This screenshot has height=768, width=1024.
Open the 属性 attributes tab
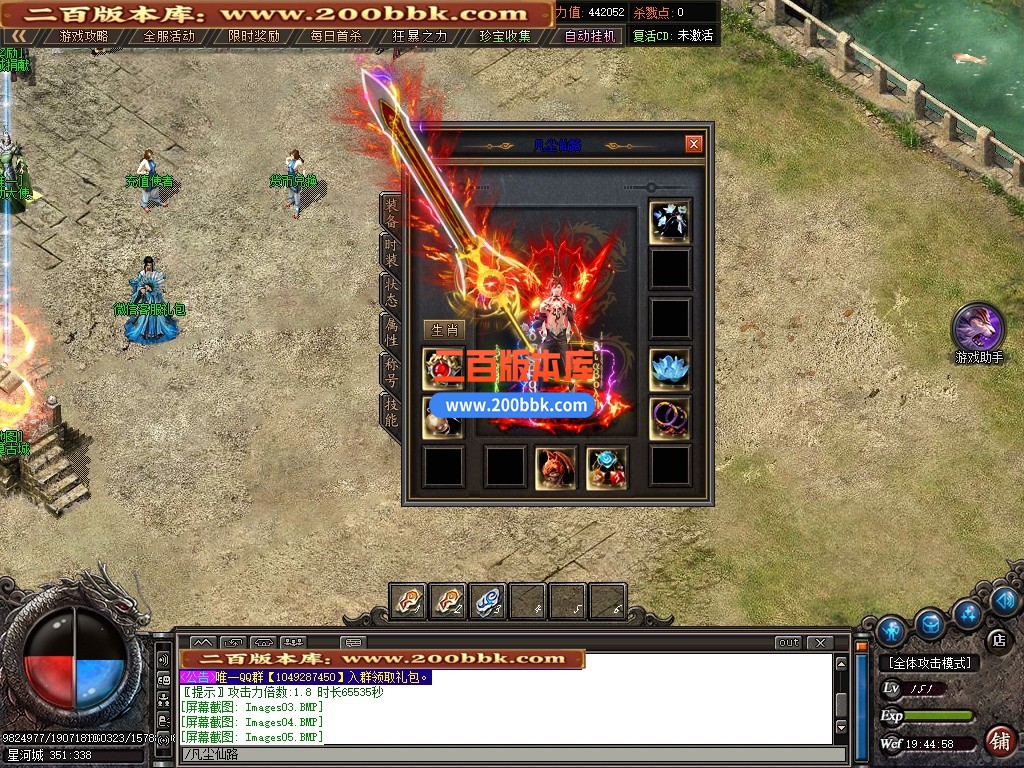point(391,331)
